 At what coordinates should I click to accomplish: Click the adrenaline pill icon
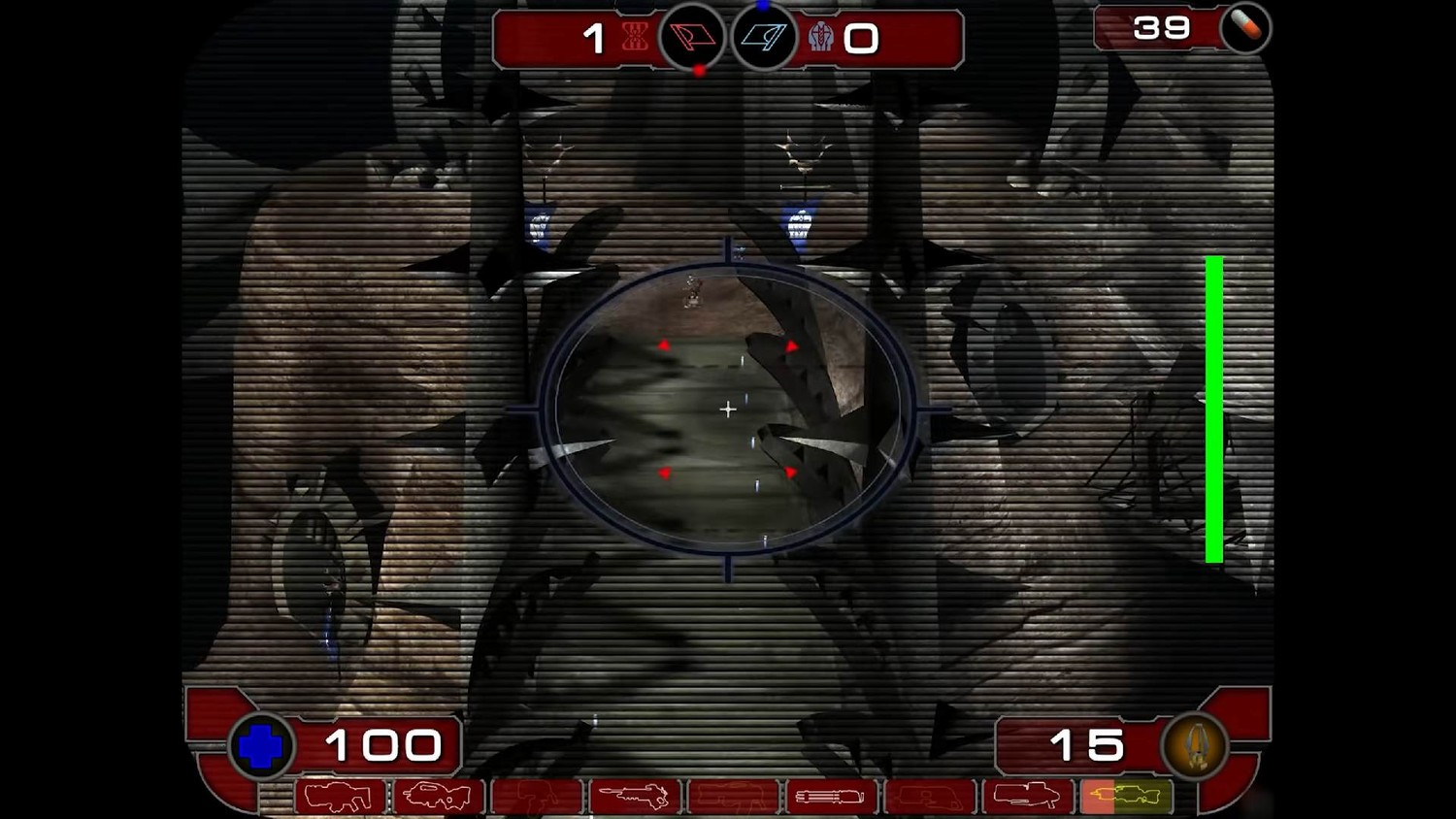1245,28
